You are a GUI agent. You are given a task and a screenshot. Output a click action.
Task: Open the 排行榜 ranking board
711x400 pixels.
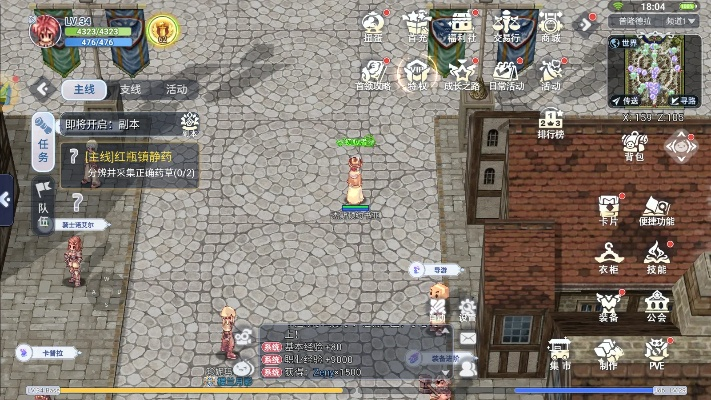(x=550, y=123)
